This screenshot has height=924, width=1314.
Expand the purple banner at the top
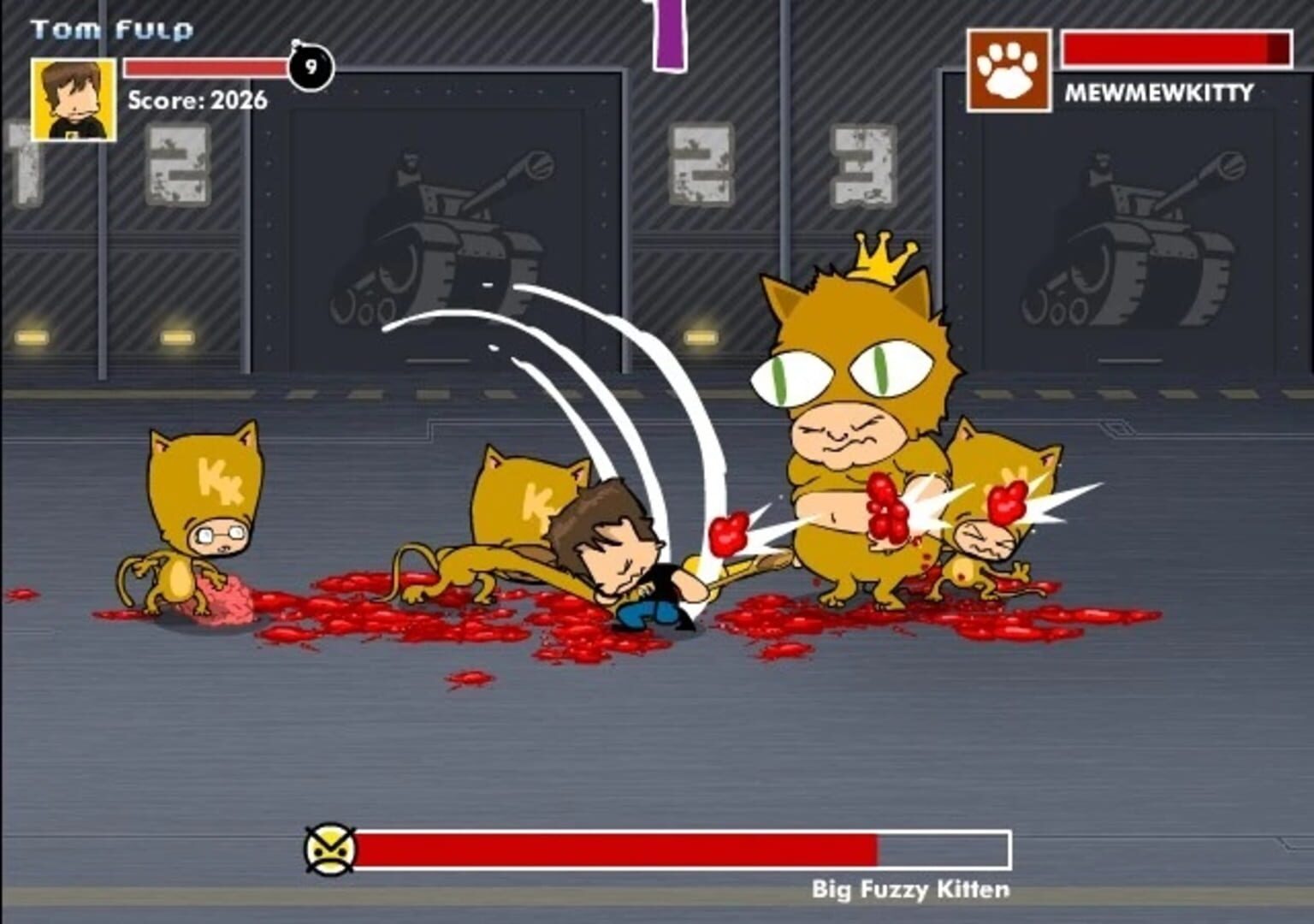(x=670, y=34)
